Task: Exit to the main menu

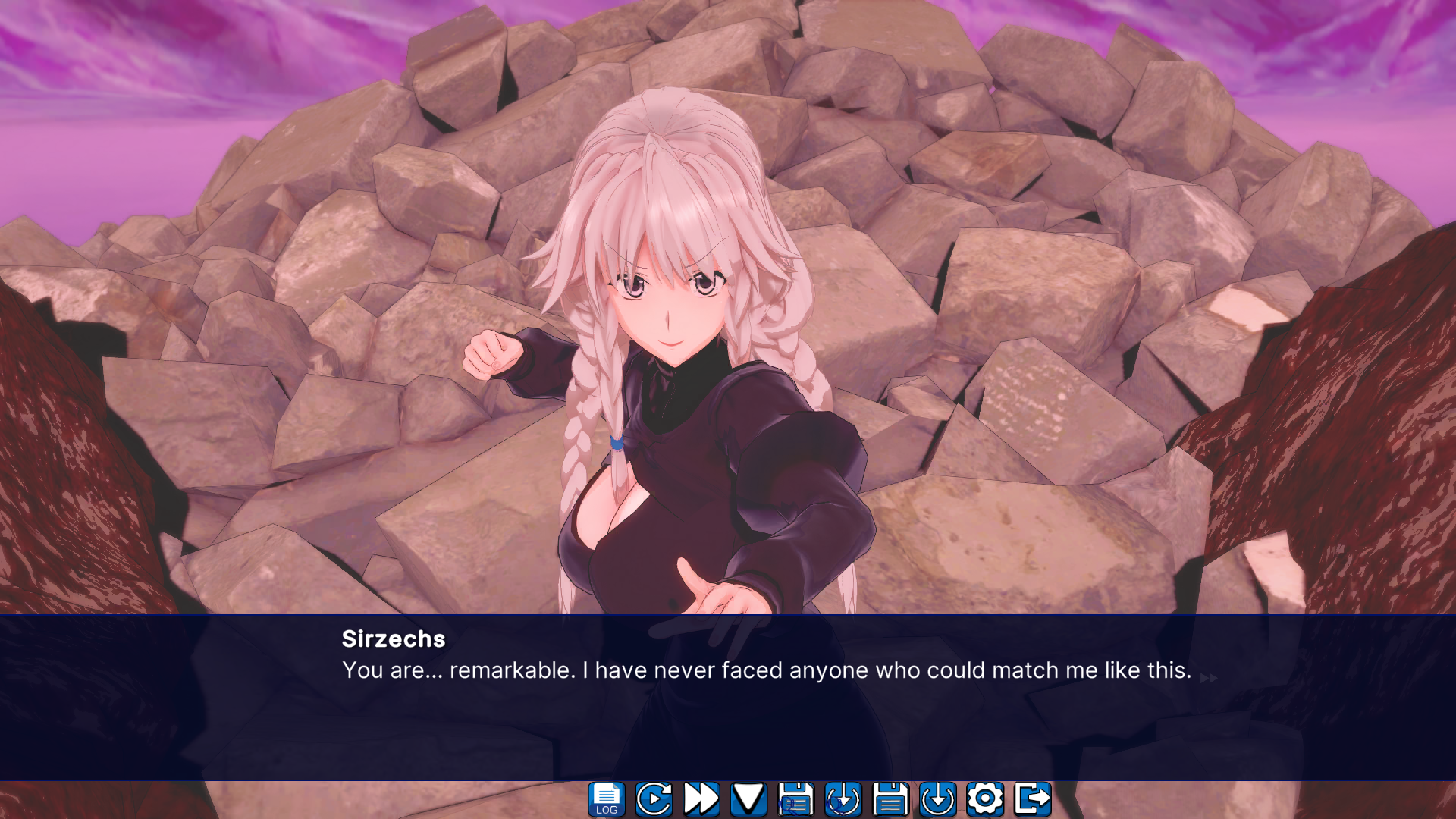Action: click(1033, 798)
